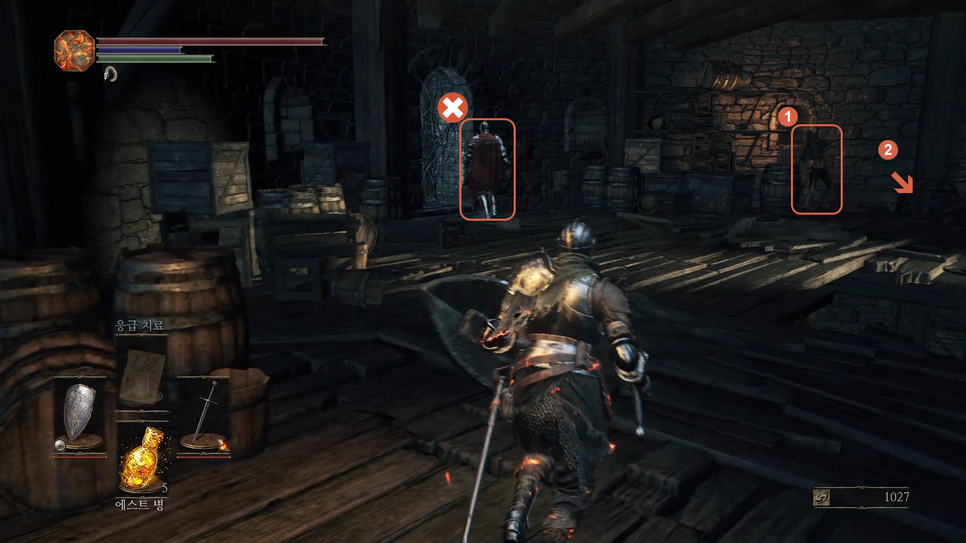The height and width of the screenshot is (543, 966).
Task: Click the white X annotation marker
Action: 453,107
